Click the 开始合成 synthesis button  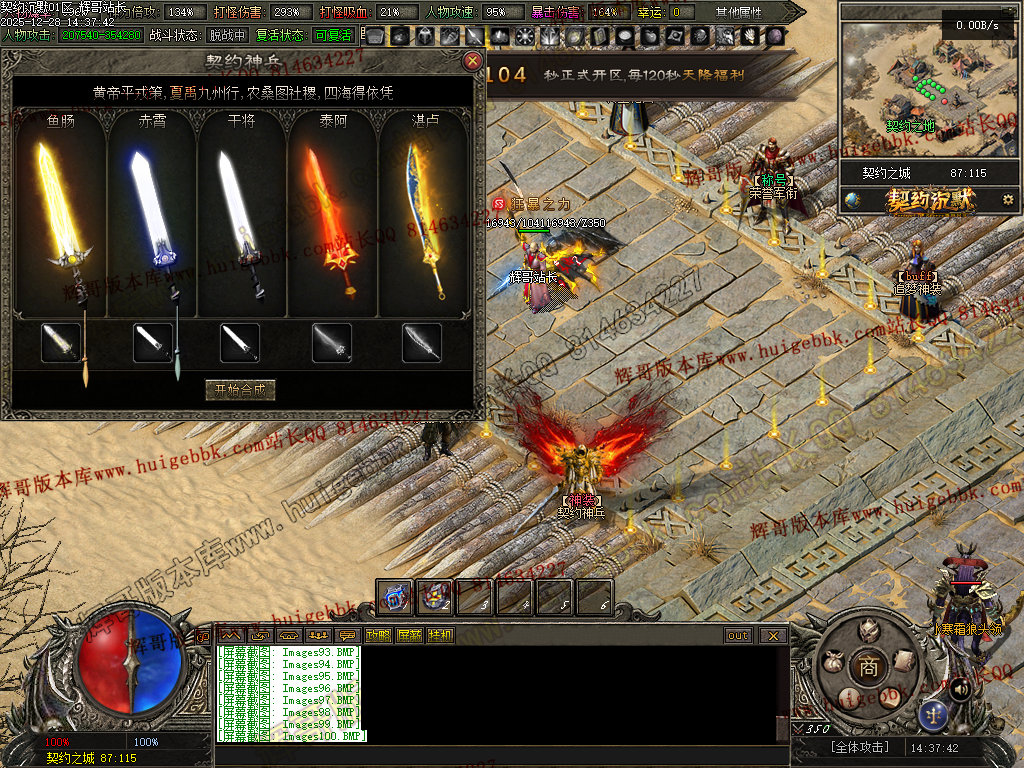tap(240, 390)
